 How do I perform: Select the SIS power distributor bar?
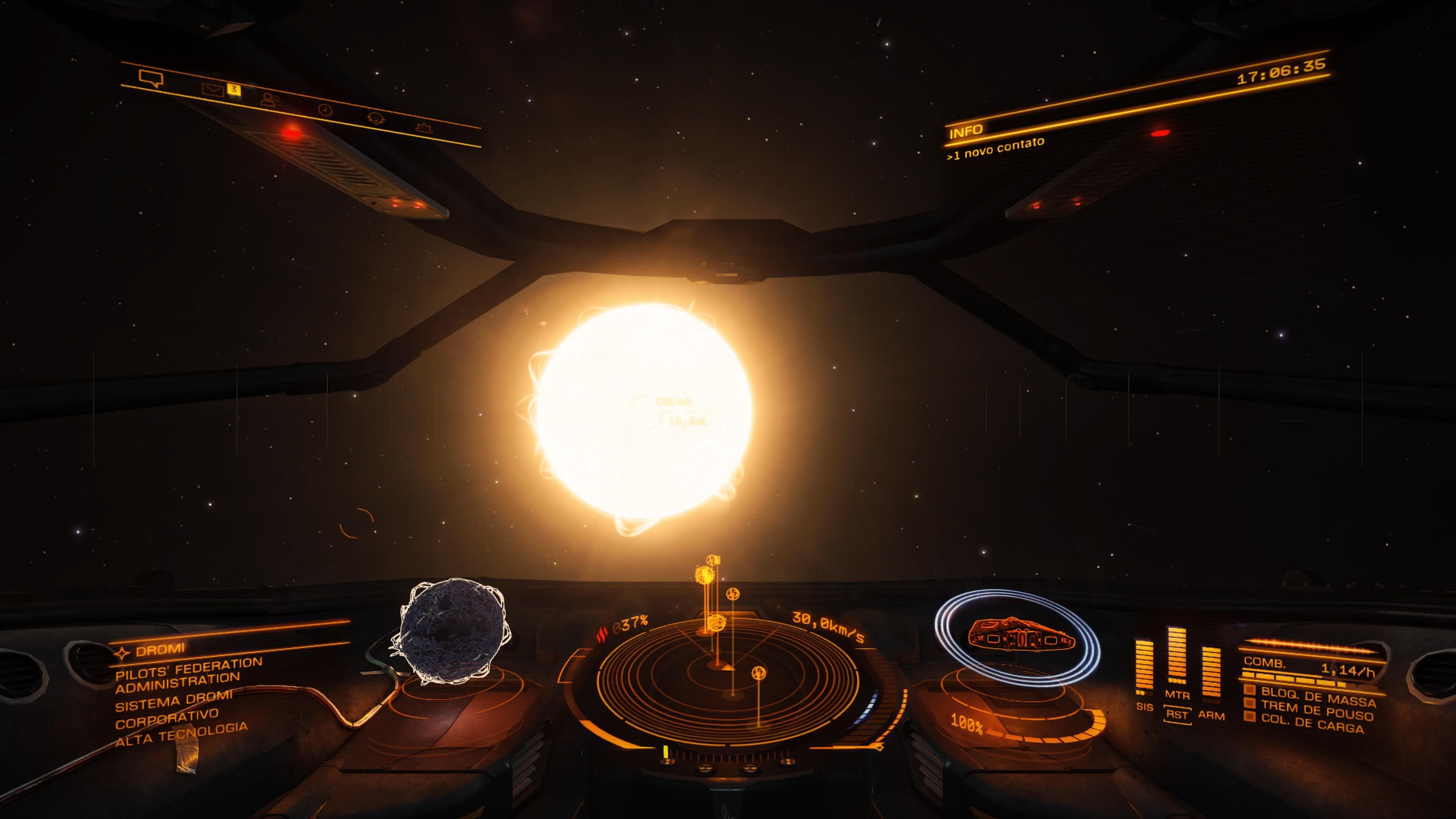coord(1144,667)
